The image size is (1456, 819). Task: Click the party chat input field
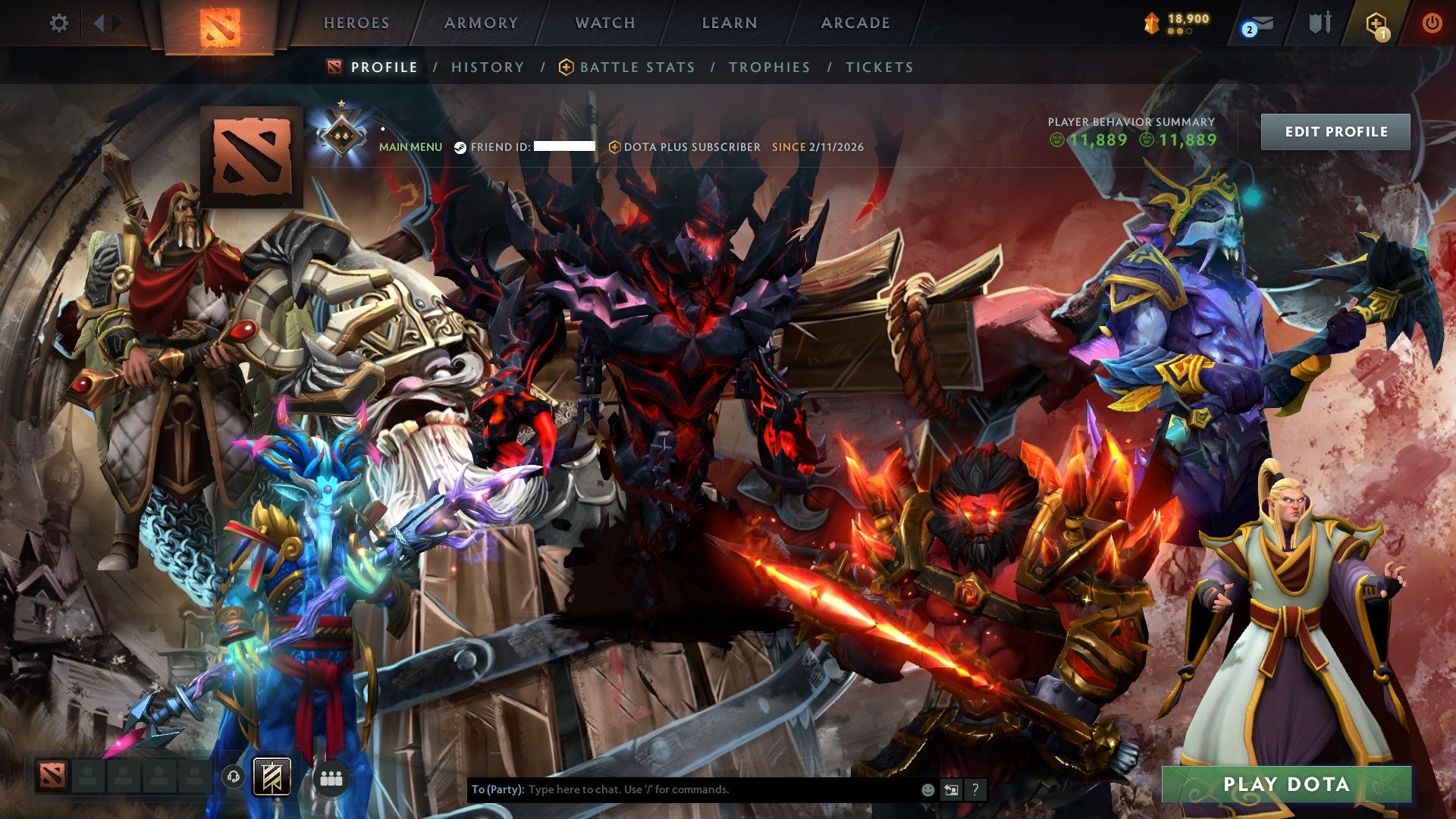[682, 789]
